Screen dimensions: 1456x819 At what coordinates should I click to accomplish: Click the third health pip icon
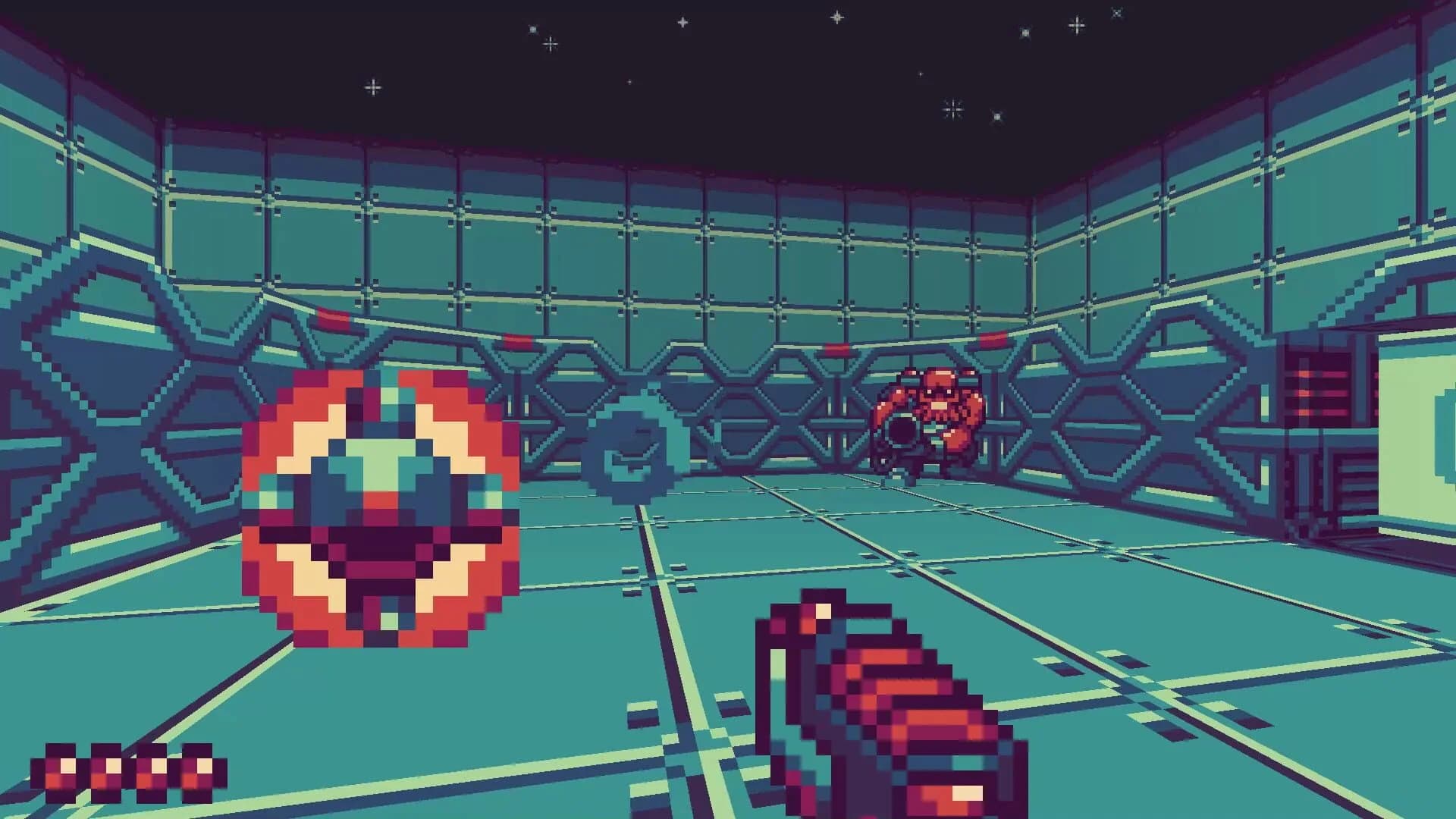pyautogui.click(x=151, y=767)
